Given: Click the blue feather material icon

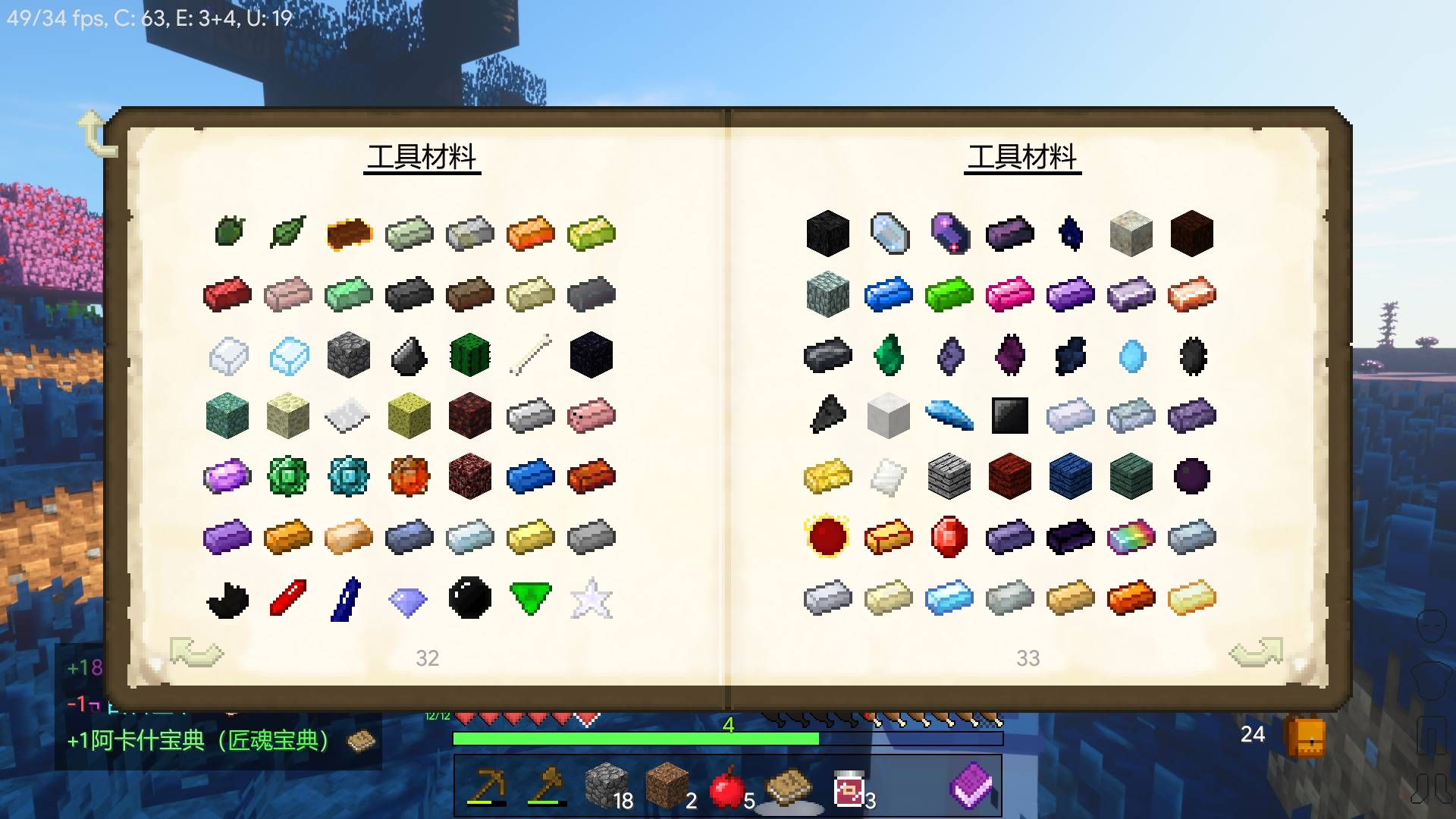Looking at the screenshot, I should (x=949, y=416).
